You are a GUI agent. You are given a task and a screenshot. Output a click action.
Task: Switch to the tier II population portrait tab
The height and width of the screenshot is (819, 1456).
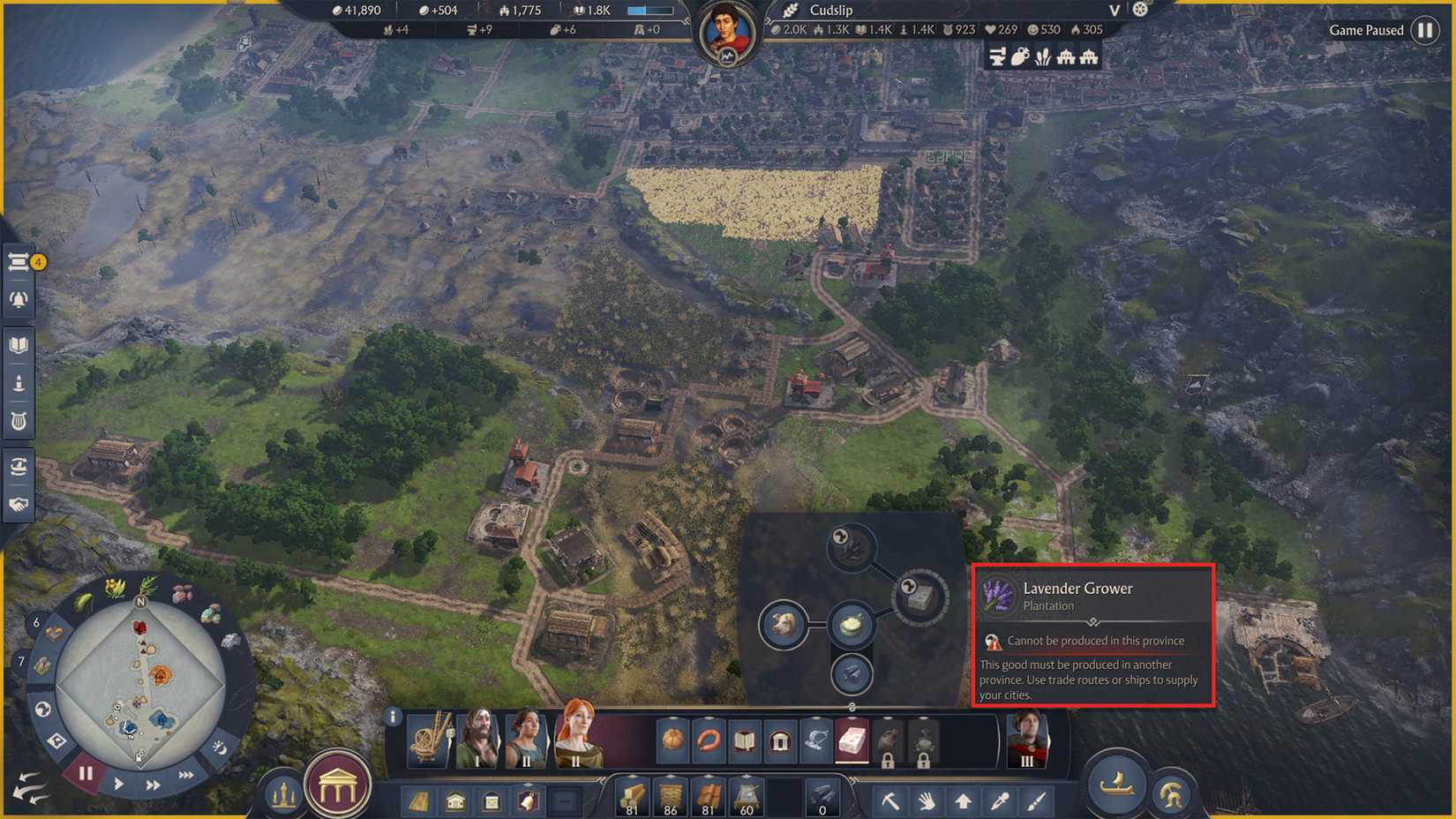528,740
